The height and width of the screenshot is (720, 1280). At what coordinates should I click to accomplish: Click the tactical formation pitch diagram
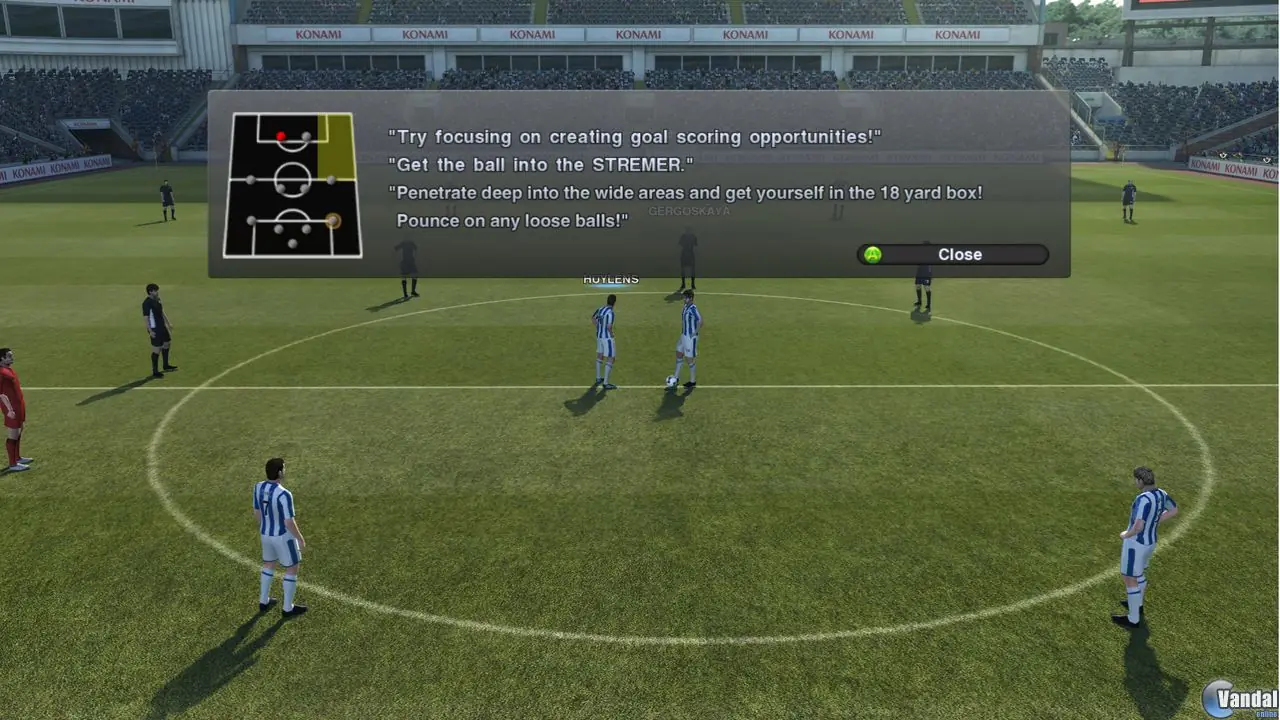coord(292,185)
